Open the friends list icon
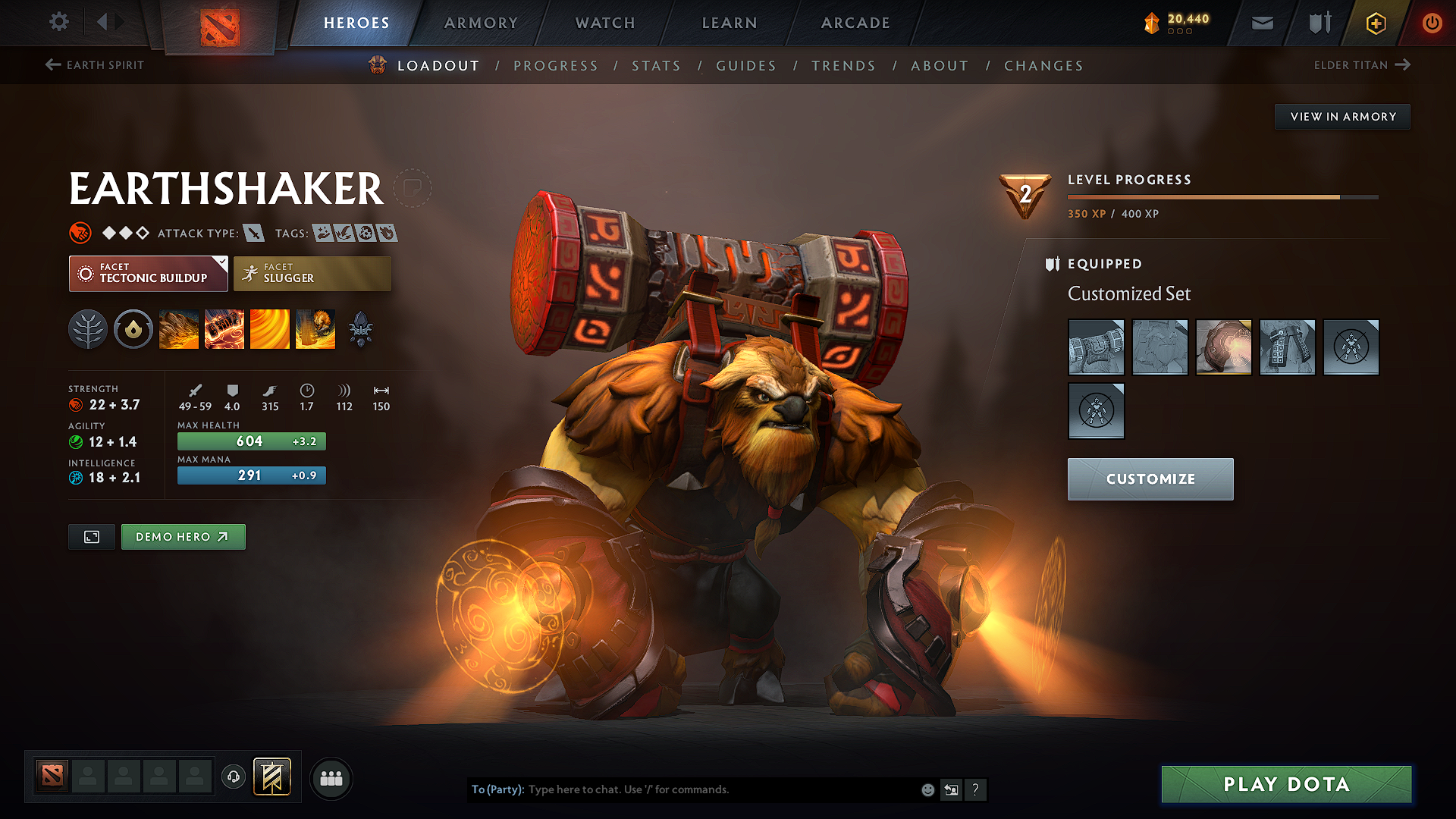Screen dimensions: 1456x819 [331, 778]
